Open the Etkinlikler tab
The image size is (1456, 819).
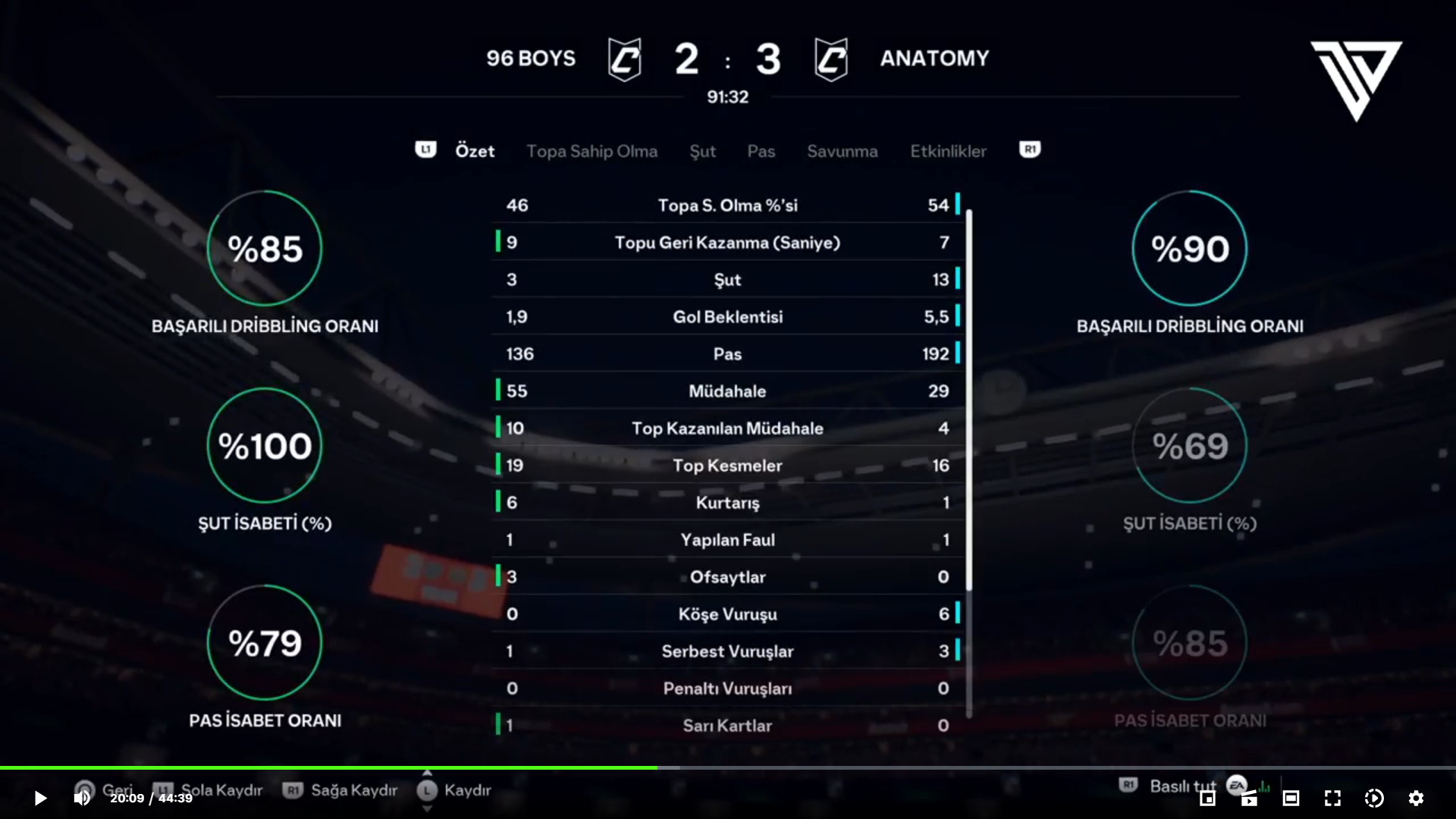948,151
